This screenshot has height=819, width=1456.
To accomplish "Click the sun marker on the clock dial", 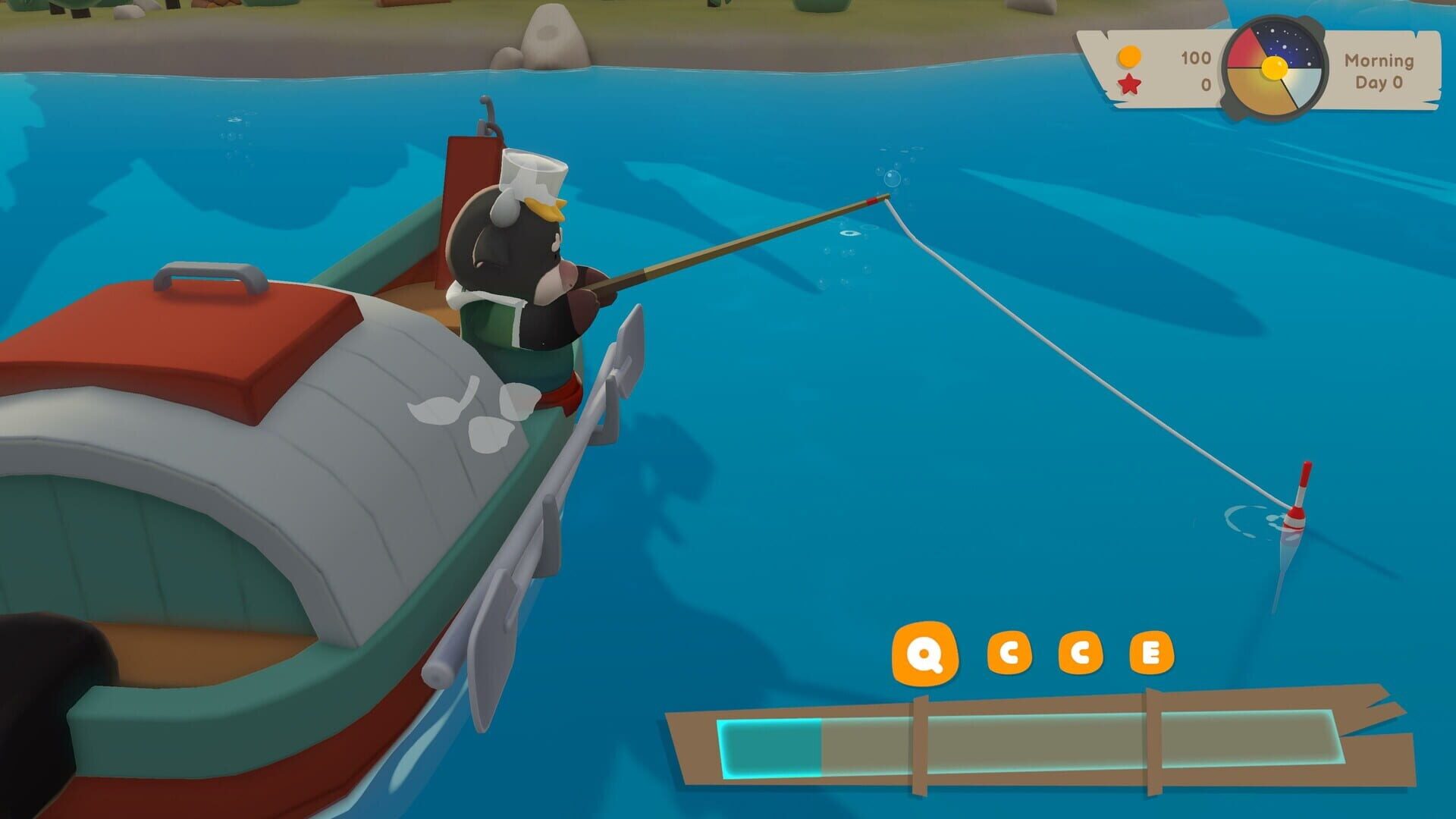I will click(1274, 67).
